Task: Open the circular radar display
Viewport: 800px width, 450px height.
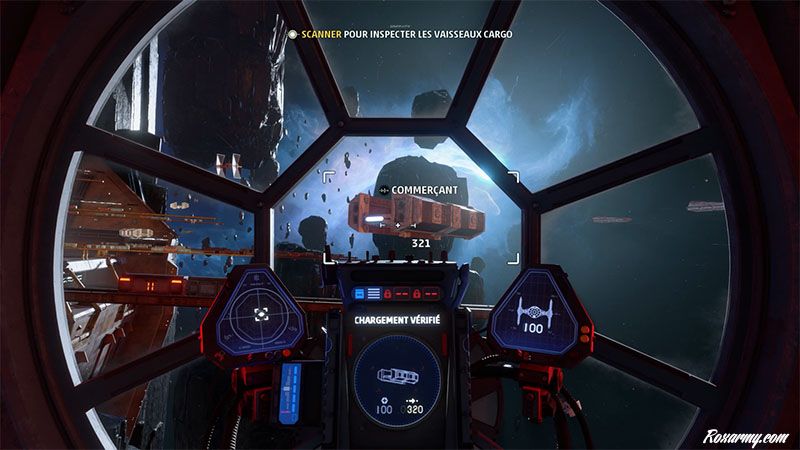Action: tap(261, 313)
